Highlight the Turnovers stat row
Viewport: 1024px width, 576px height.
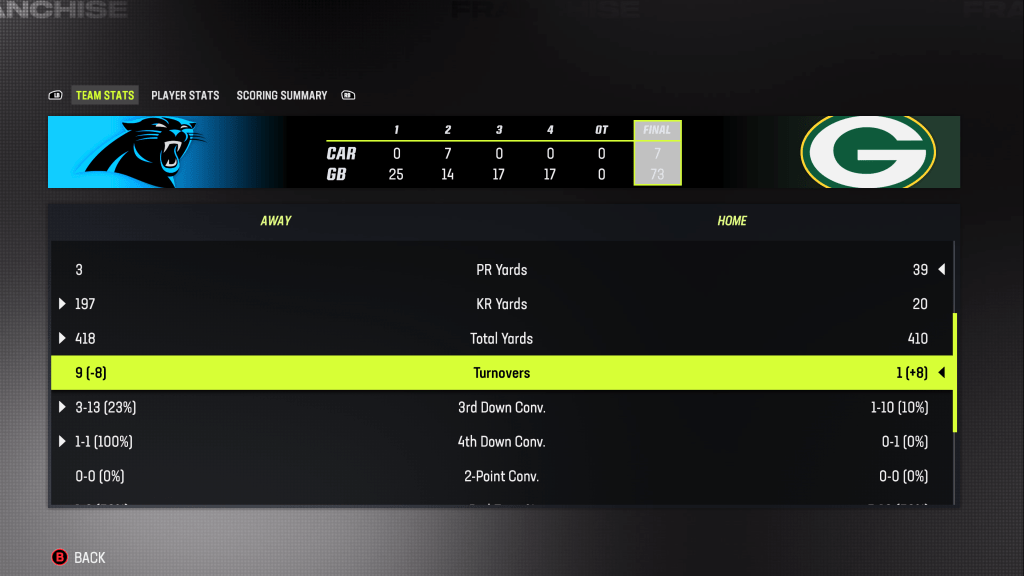point(501,373)
